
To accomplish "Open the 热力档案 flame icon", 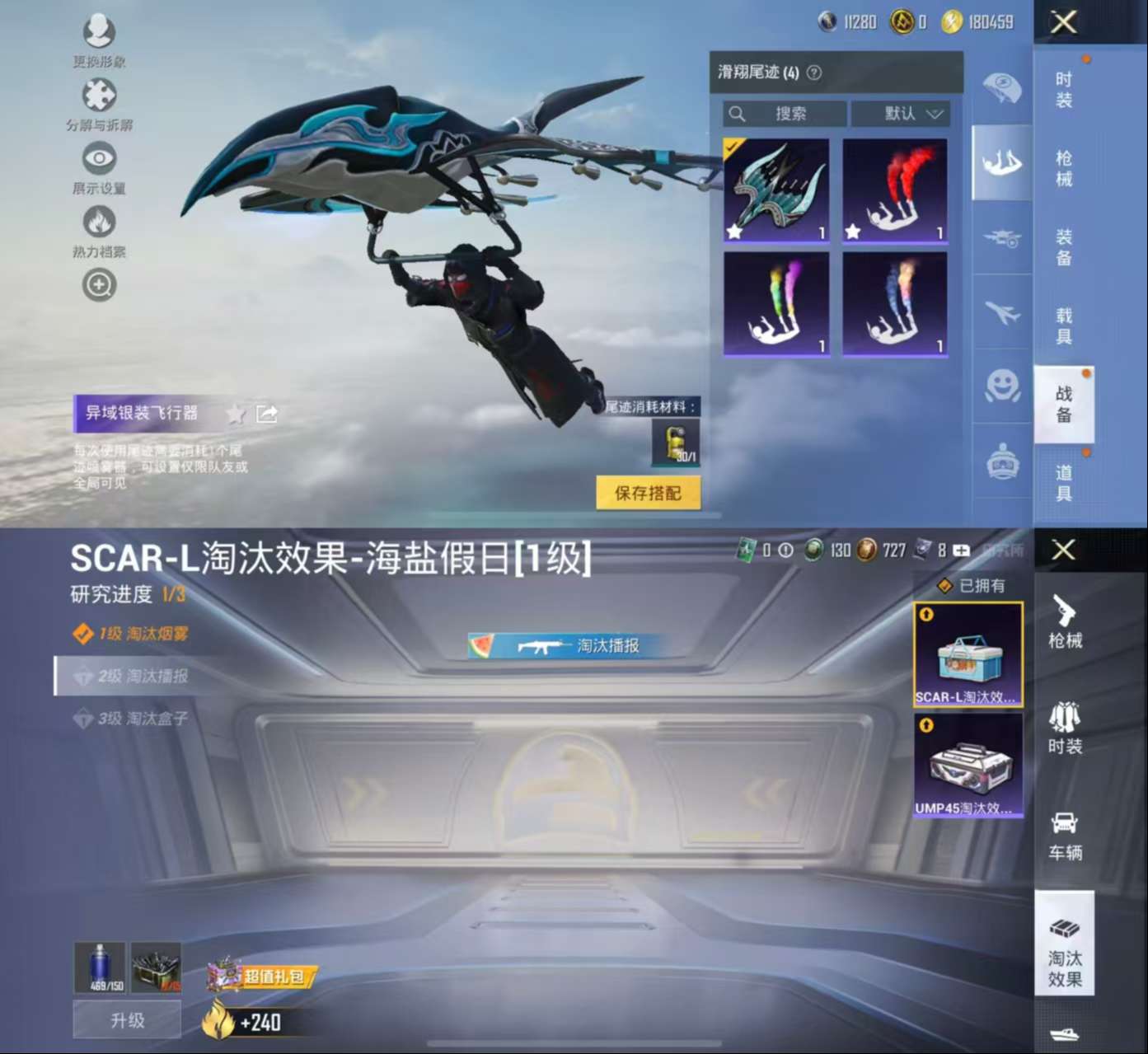I will [99, 221].
